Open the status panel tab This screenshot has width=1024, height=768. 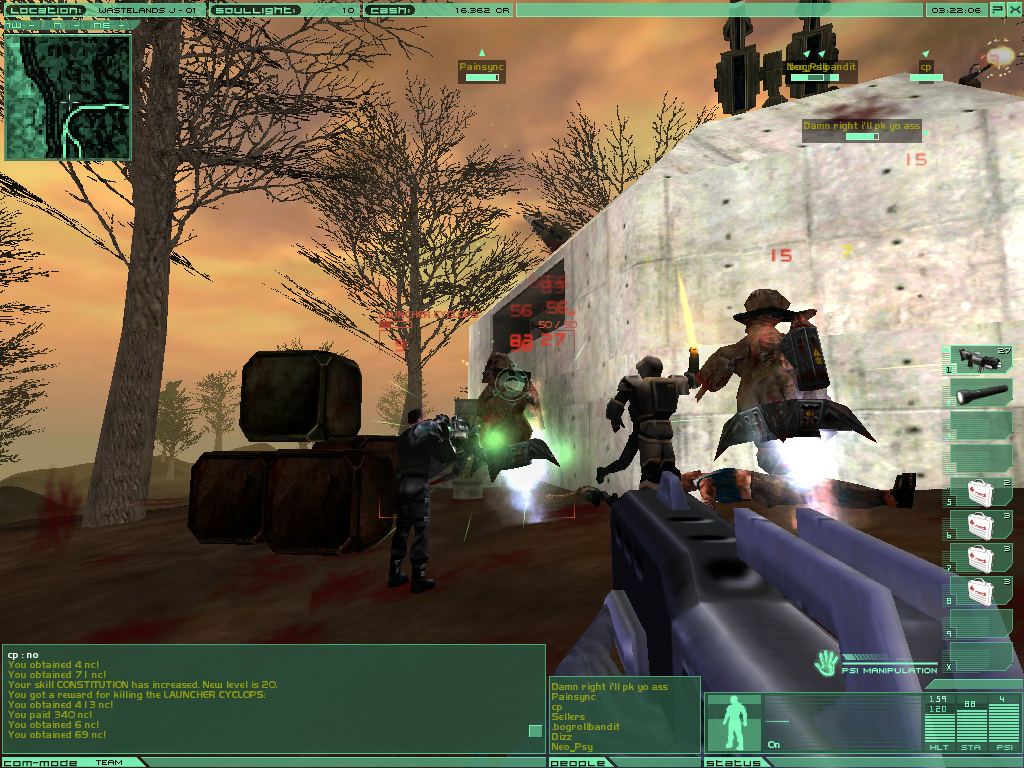coord(735,762)
